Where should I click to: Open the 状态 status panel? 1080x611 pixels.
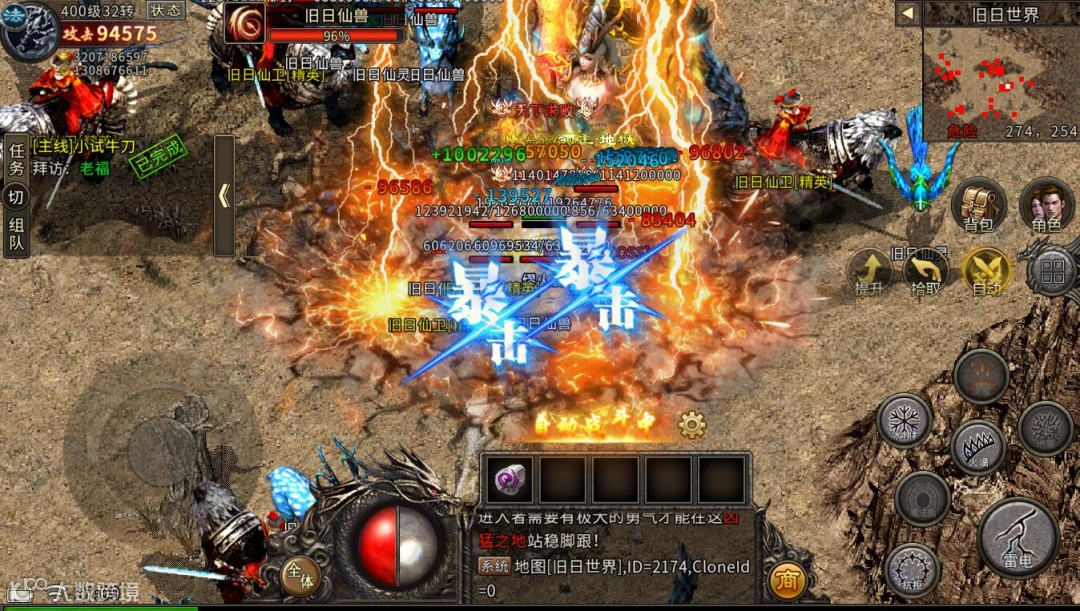(x=166, y=10)
